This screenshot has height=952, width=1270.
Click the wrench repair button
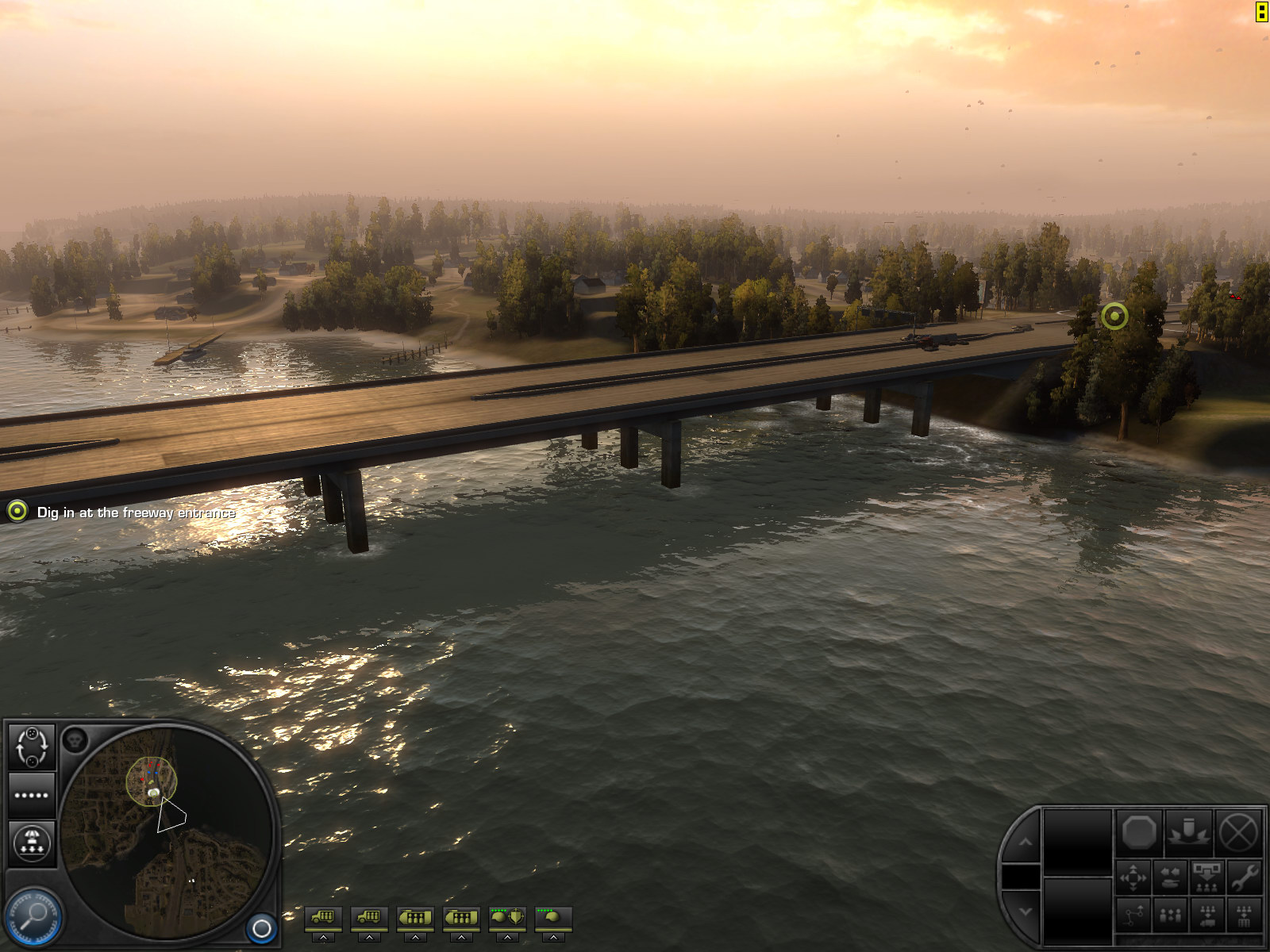(x=1244, y=877)
